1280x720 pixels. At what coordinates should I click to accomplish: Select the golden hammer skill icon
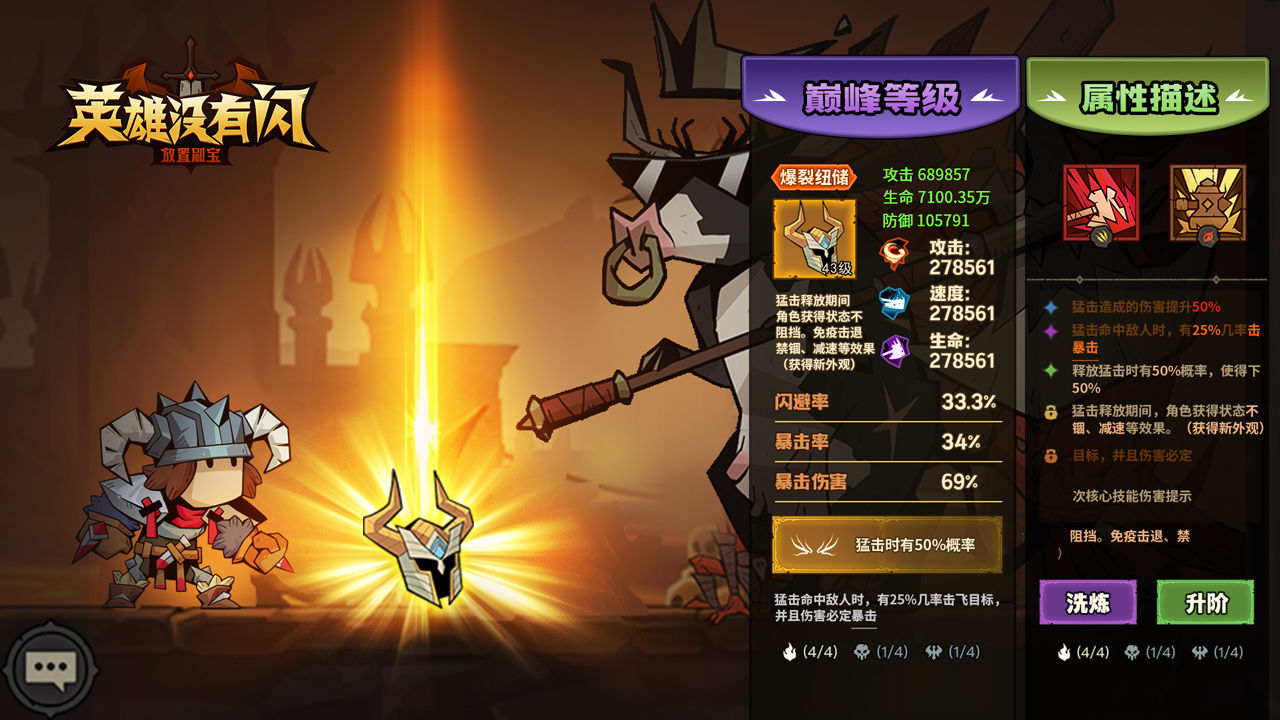point(1207,203)
